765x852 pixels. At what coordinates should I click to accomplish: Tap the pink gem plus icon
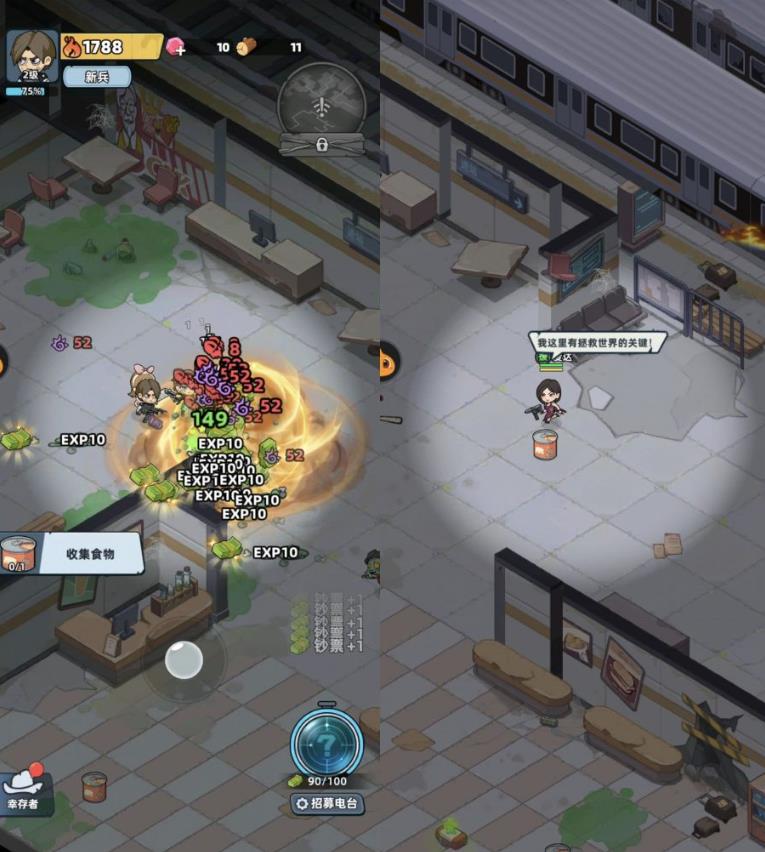click(x=177, y=47)
